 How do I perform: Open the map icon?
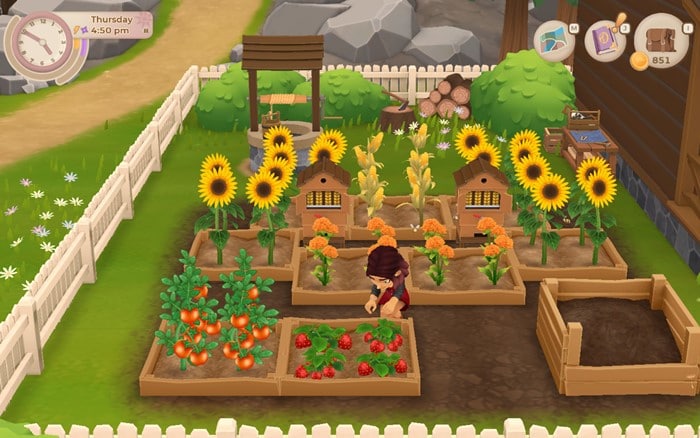554,40
